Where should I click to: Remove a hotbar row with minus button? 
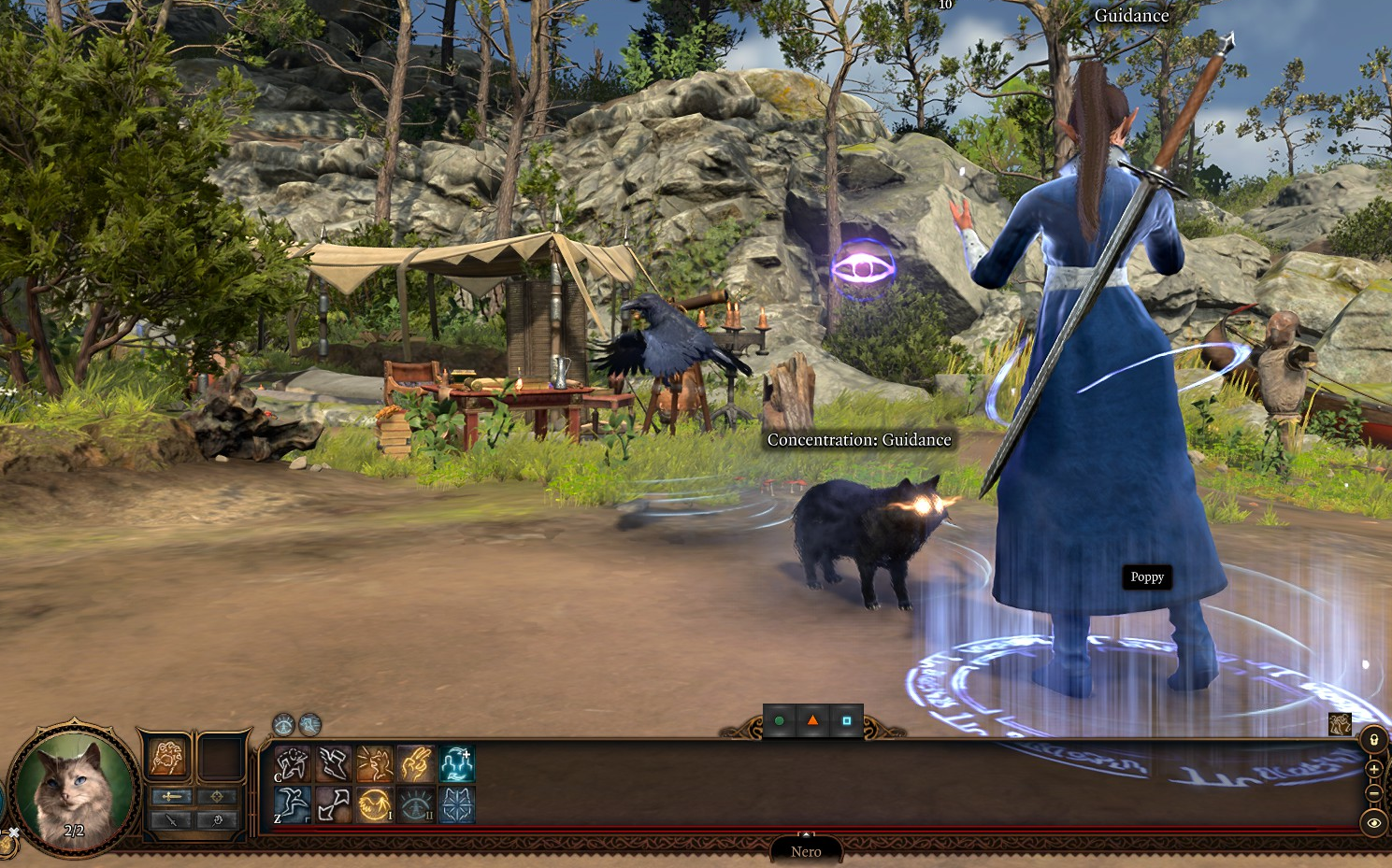pyautogui.click(x=1373, y=793)
